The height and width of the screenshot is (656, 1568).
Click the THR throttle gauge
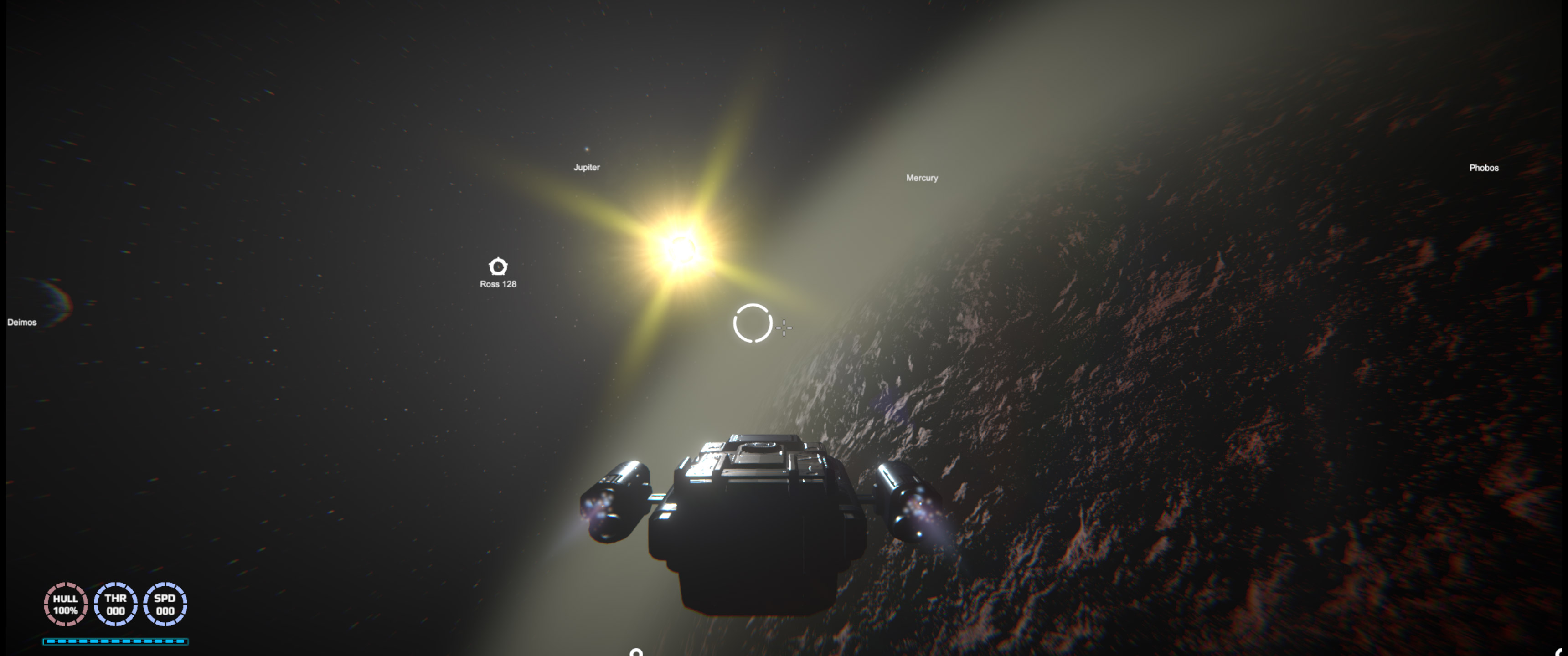(116, 604)
